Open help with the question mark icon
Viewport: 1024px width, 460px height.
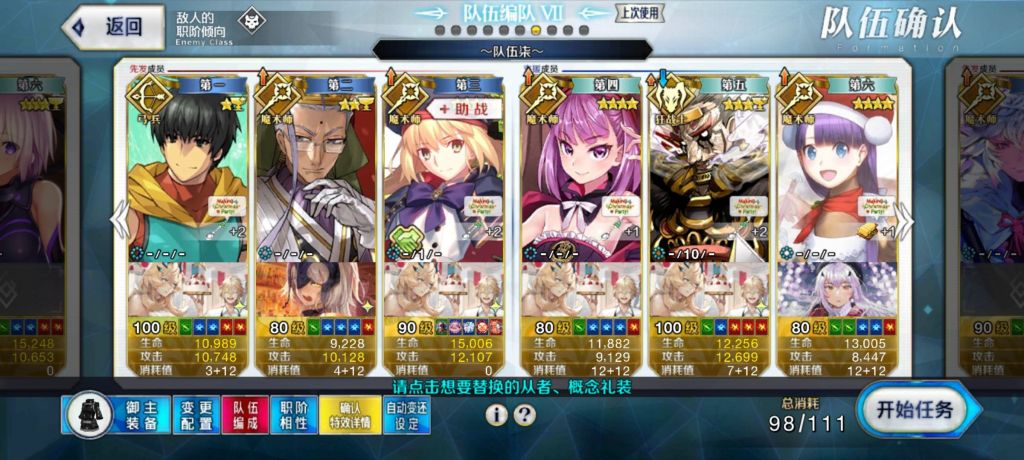tap(524, 415)
